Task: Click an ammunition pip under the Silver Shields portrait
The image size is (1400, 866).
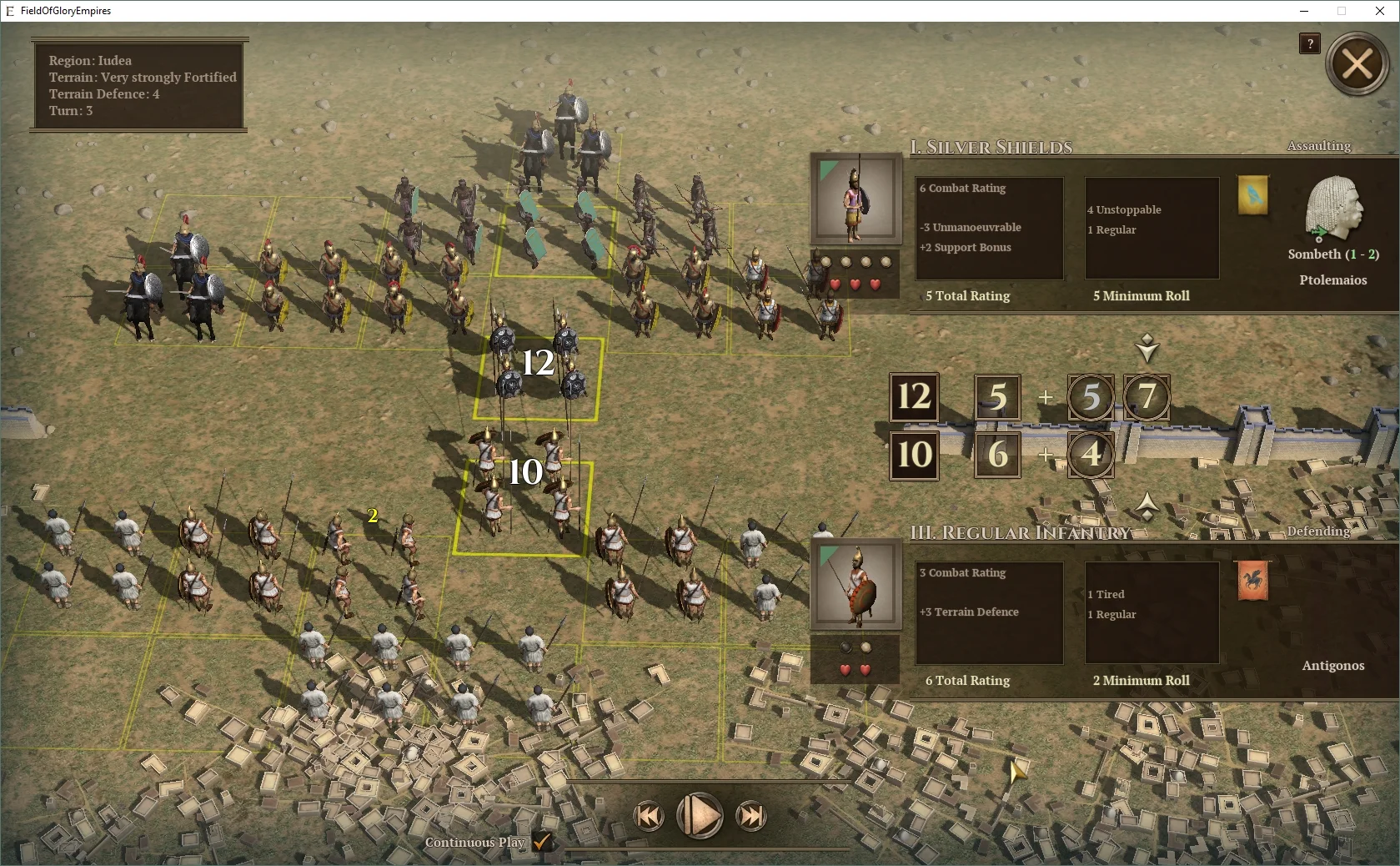Action: pos(834,261)
